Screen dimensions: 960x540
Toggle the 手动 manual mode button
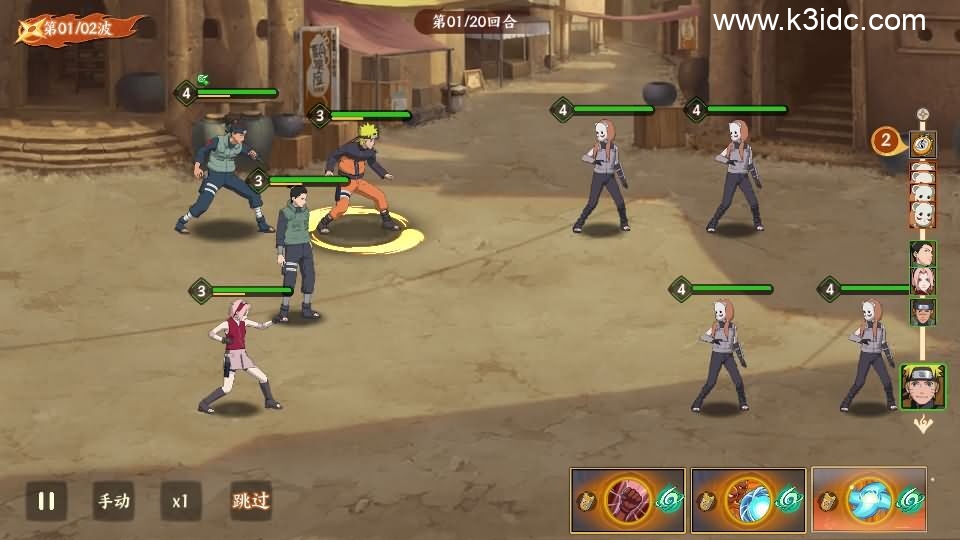(x=113, y=501)
